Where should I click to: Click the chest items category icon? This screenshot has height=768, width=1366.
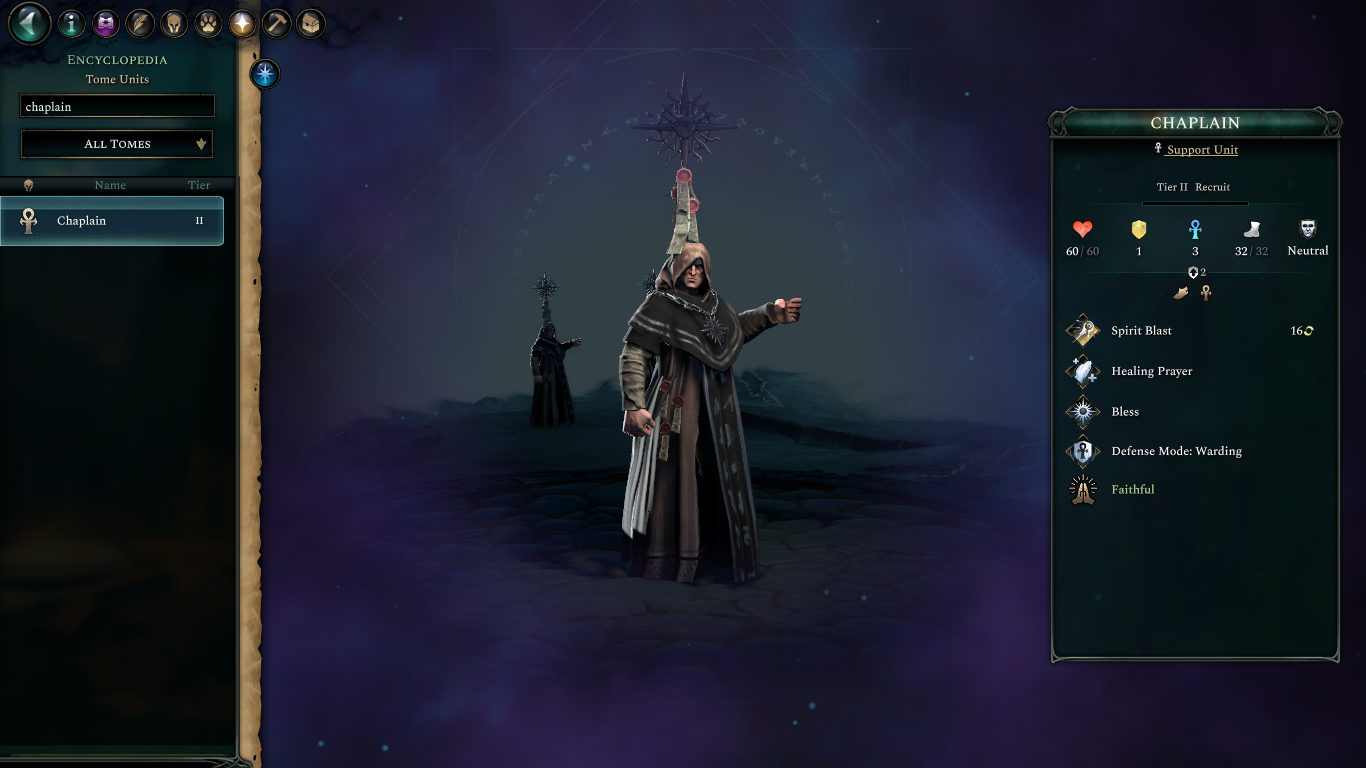tap(310, 23)
